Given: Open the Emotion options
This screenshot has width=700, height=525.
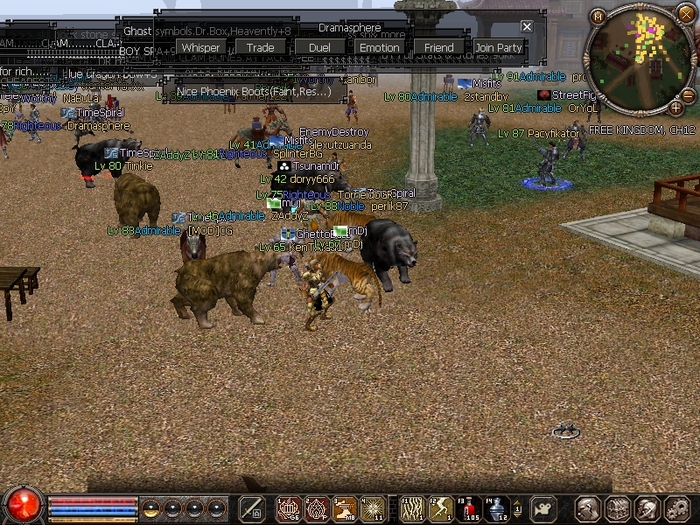Looking at the screenshot, I should click(x=379, y=47).
